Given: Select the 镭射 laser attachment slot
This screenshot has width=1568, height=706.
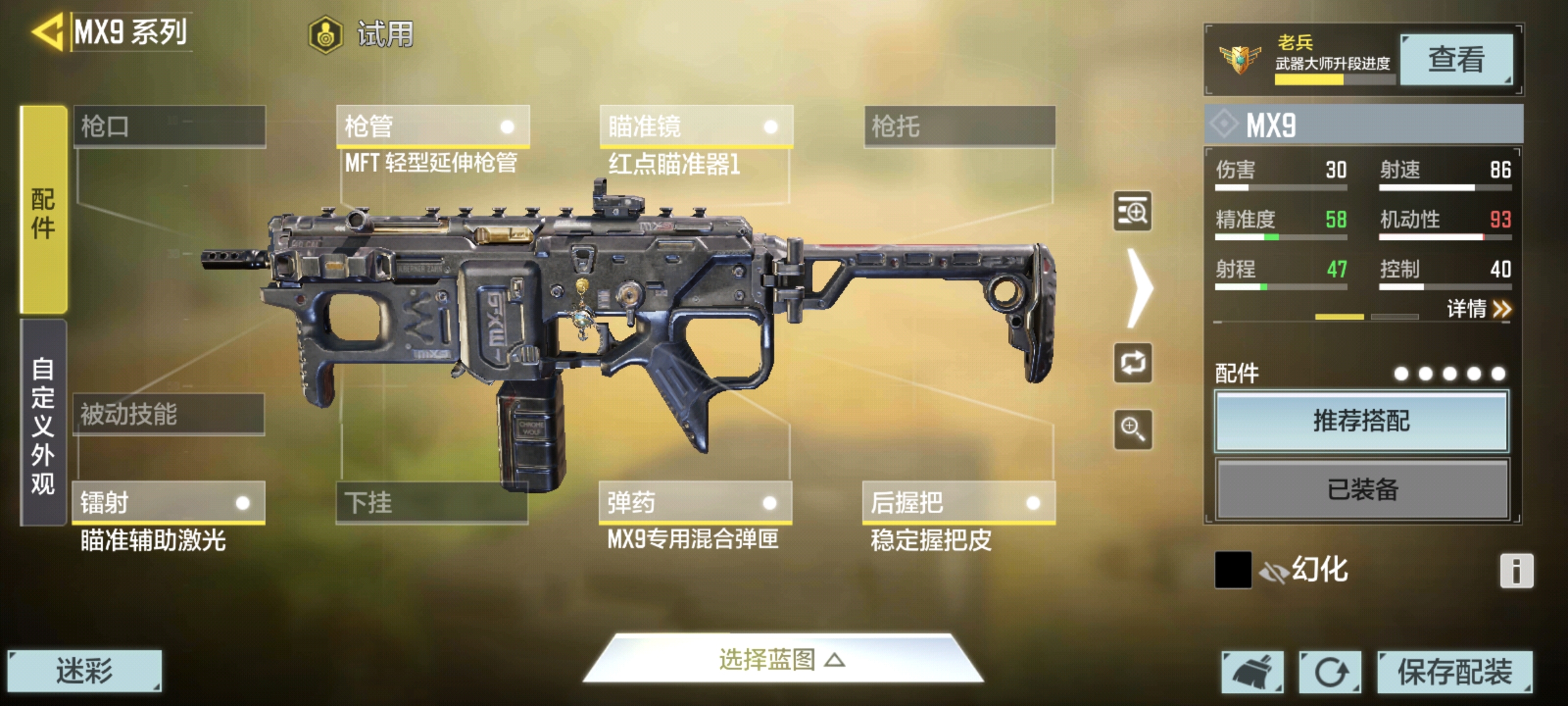Looking at the screenshot, I should tap(169, 503).
